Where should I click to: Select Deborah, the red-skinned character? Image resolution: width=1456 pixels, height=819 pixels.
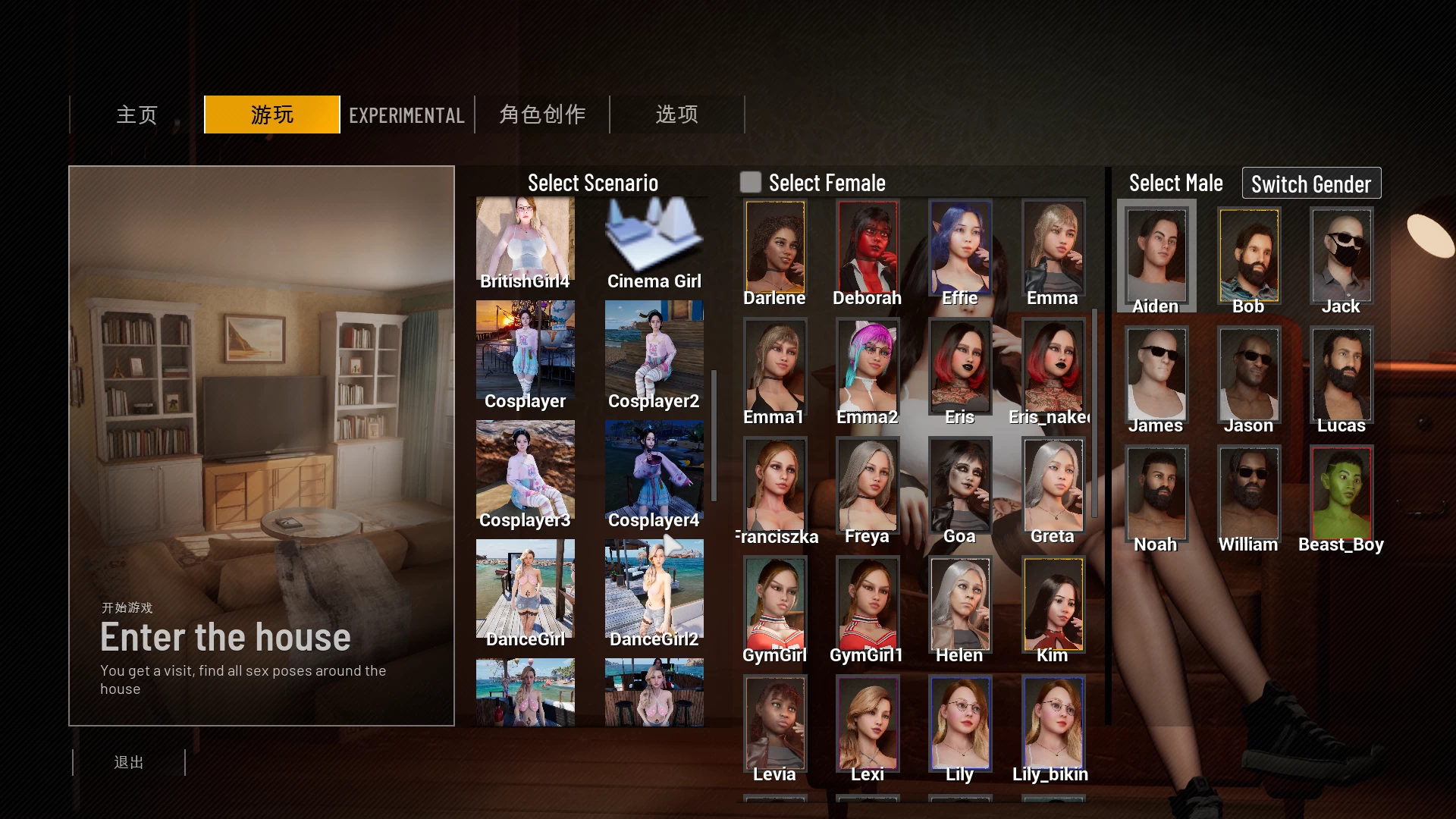coord(867,246)
